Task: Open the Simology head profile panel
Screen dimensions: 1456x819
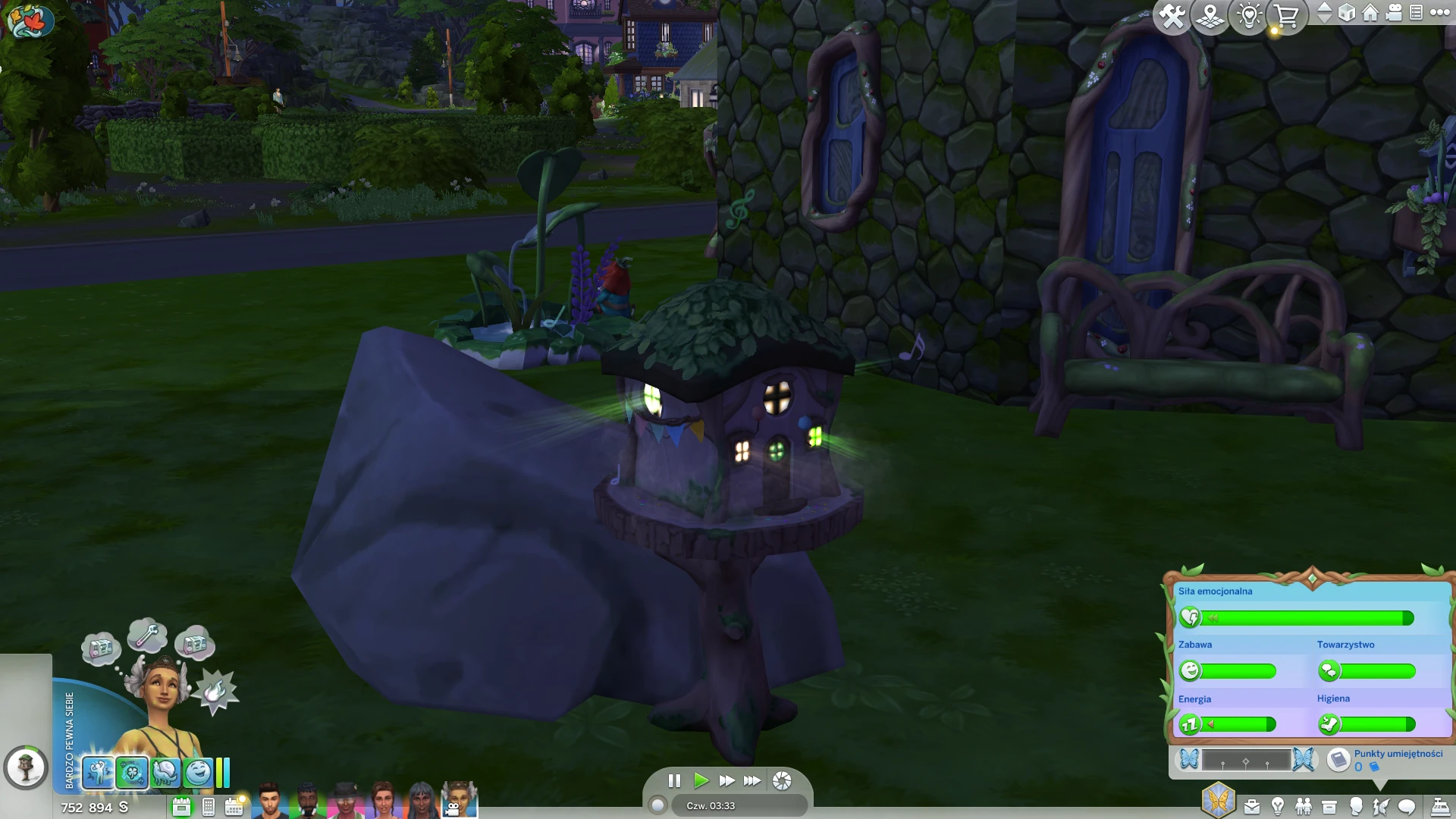Action: pyautogui.click(x=1356, y=806)
